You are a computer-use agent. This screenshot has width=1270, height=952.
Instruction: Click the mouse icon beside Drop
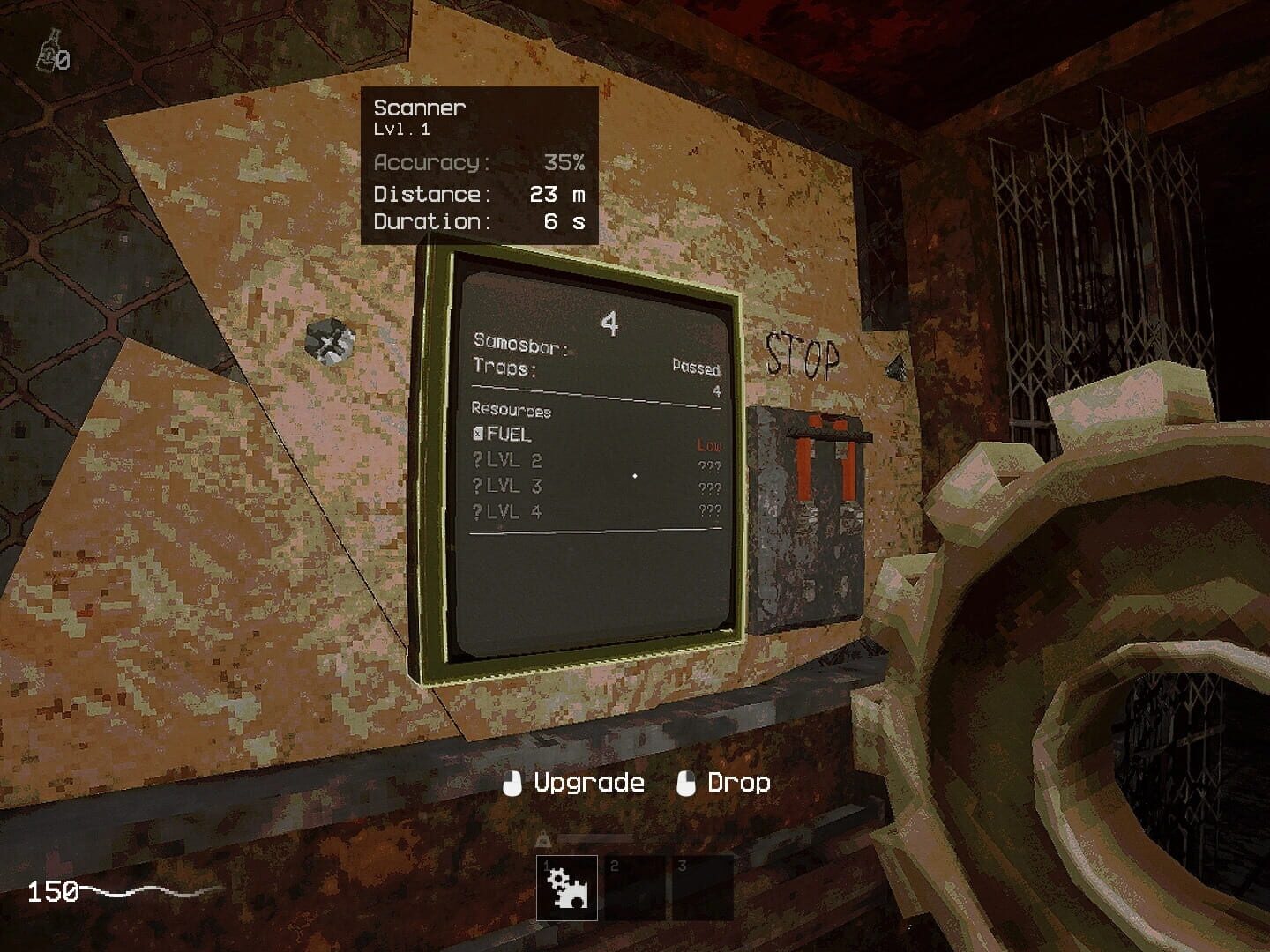[684, 781]
